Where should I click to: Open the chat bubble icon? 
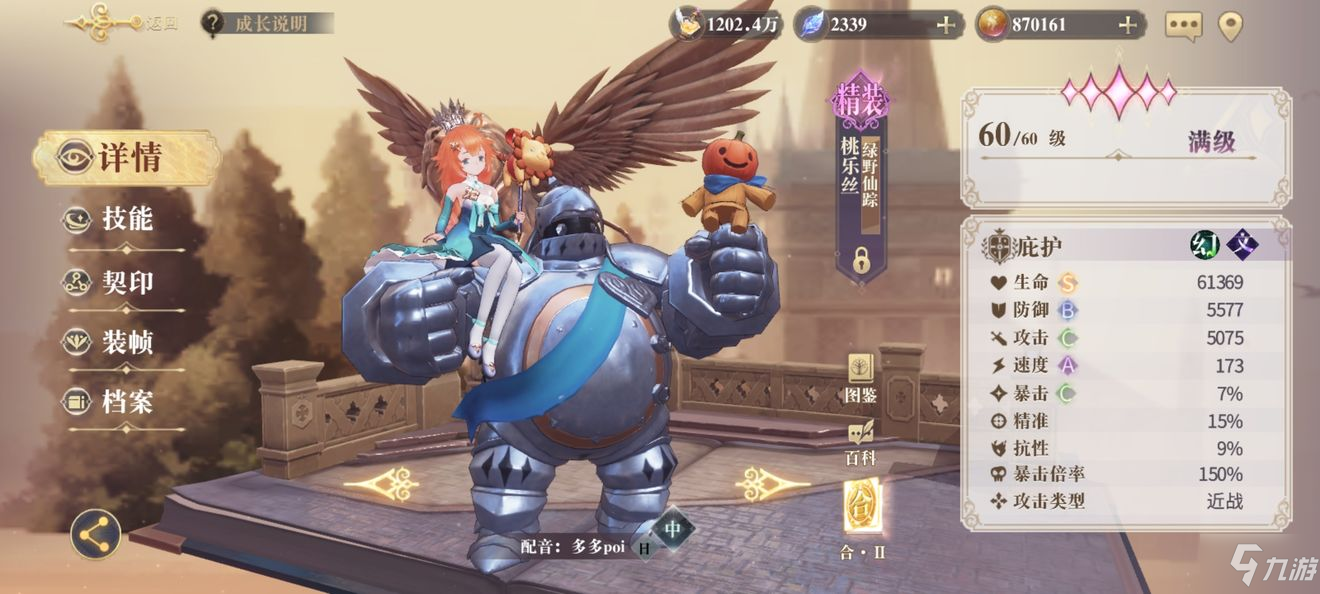coord(1184,26)
